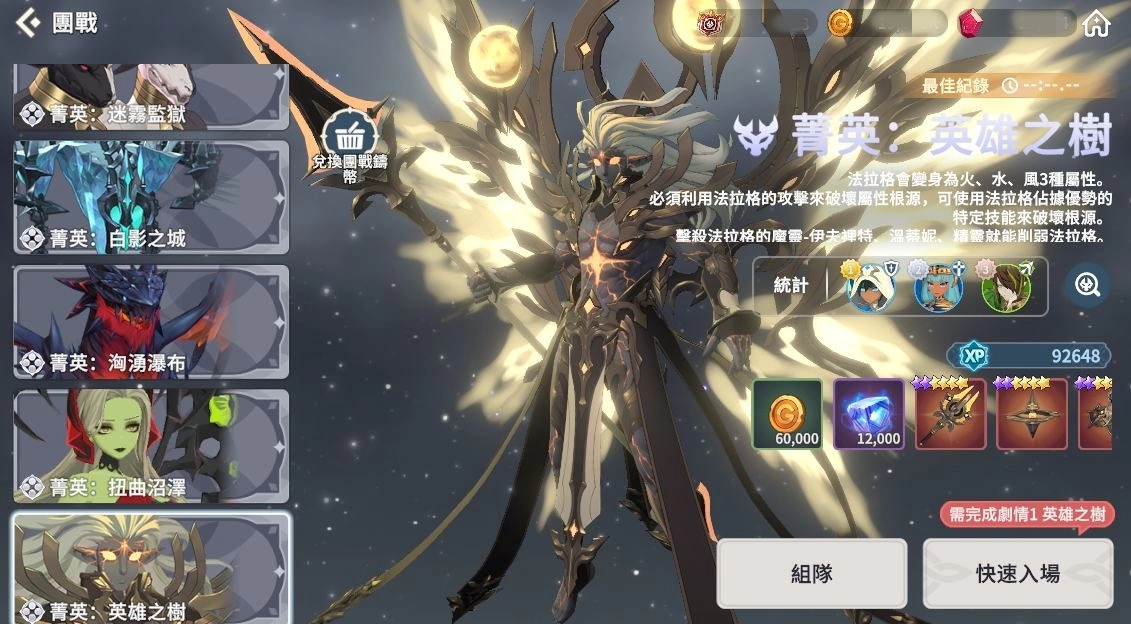The image size is (1131, 624).
Task: Open the 統計 statistics panel
Action: (790, 285)
